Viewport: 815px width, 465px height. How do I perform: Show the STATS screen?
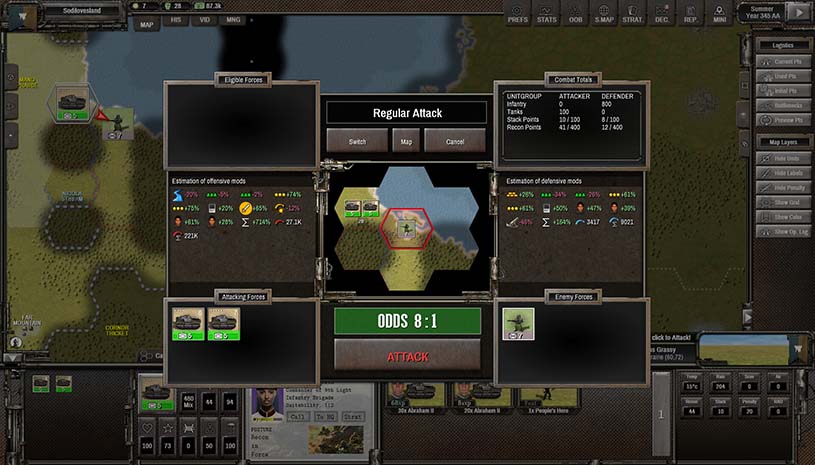tap(547, 14)
